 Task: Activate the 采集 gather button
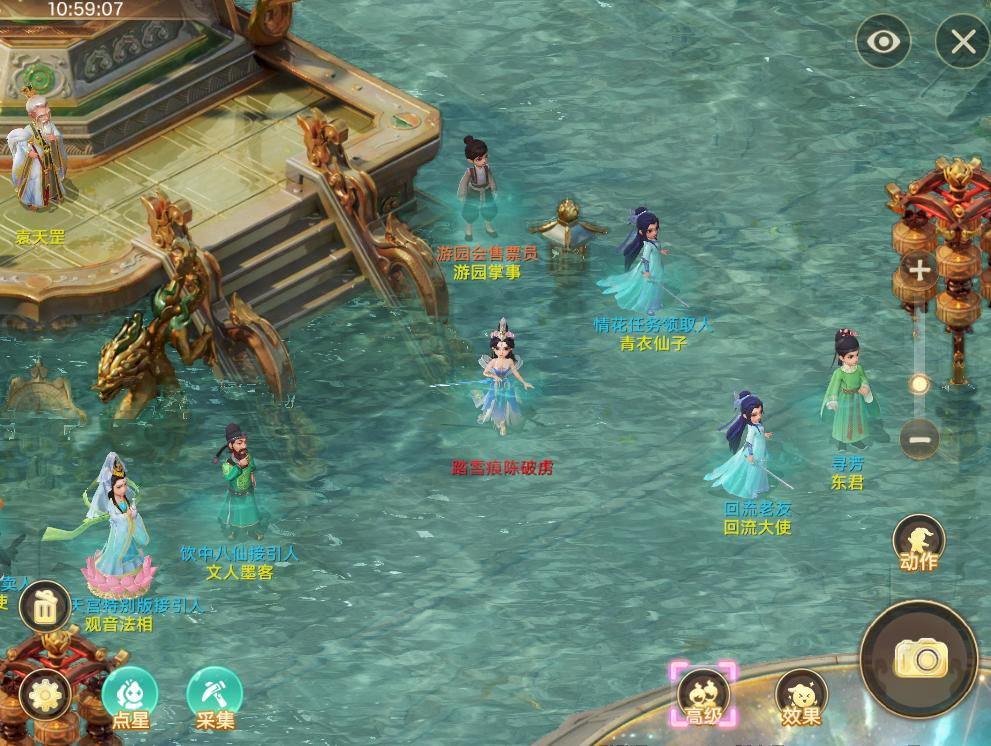point(215,695)
